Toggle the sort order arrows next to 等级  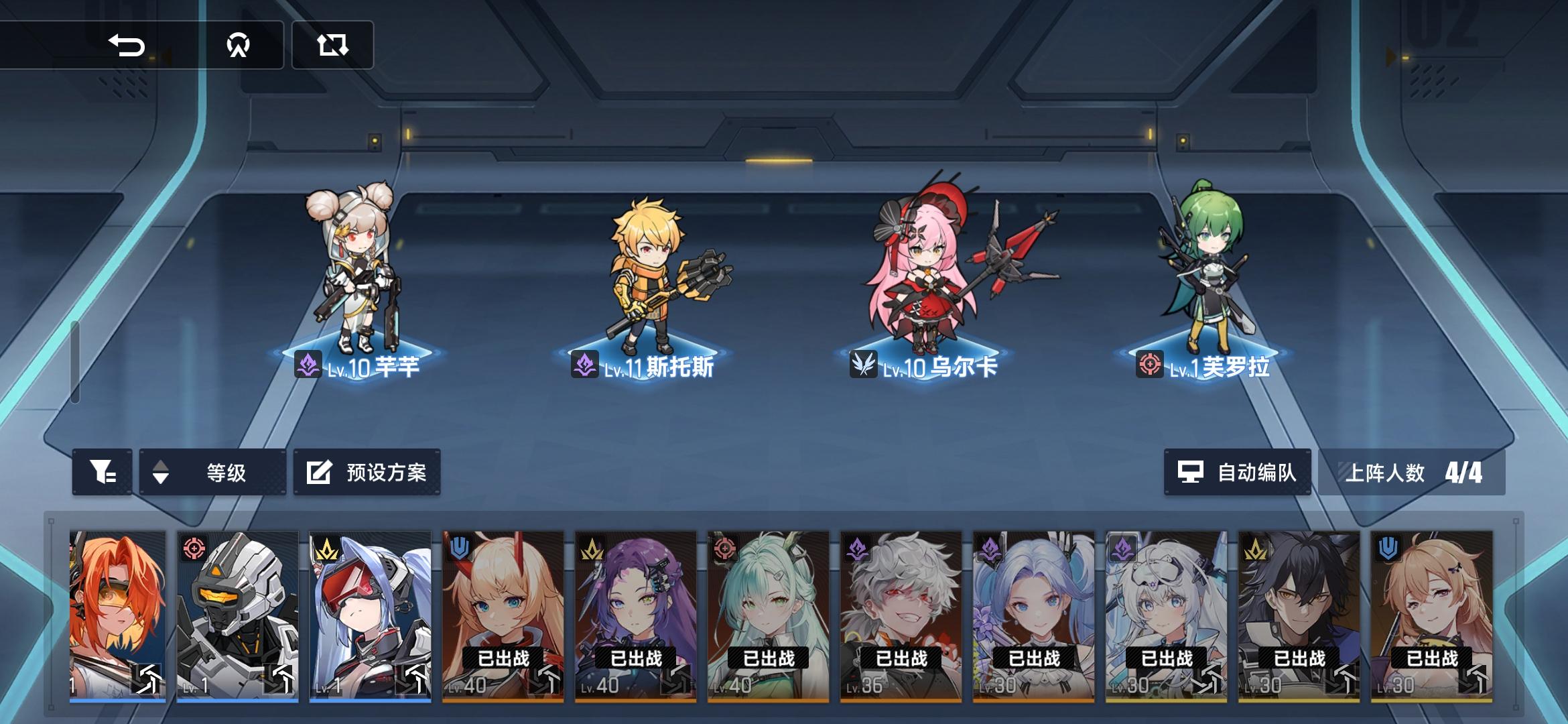tap(161, 473)
